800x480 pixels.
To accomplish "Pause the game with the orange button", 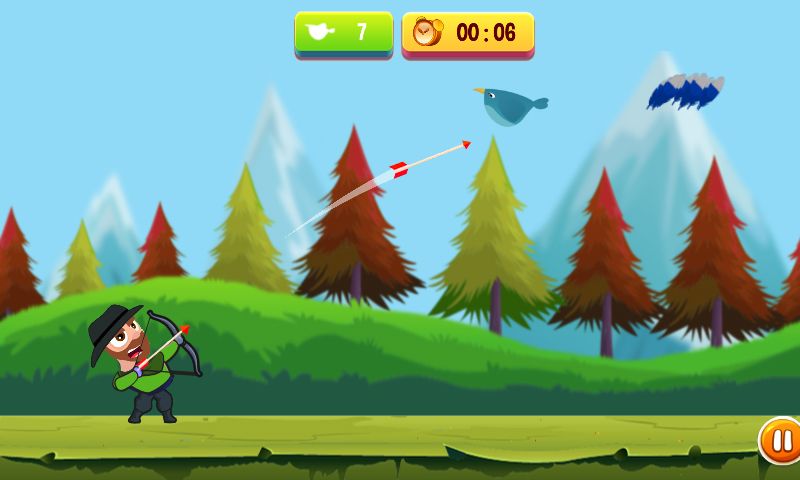I will 781,440.
